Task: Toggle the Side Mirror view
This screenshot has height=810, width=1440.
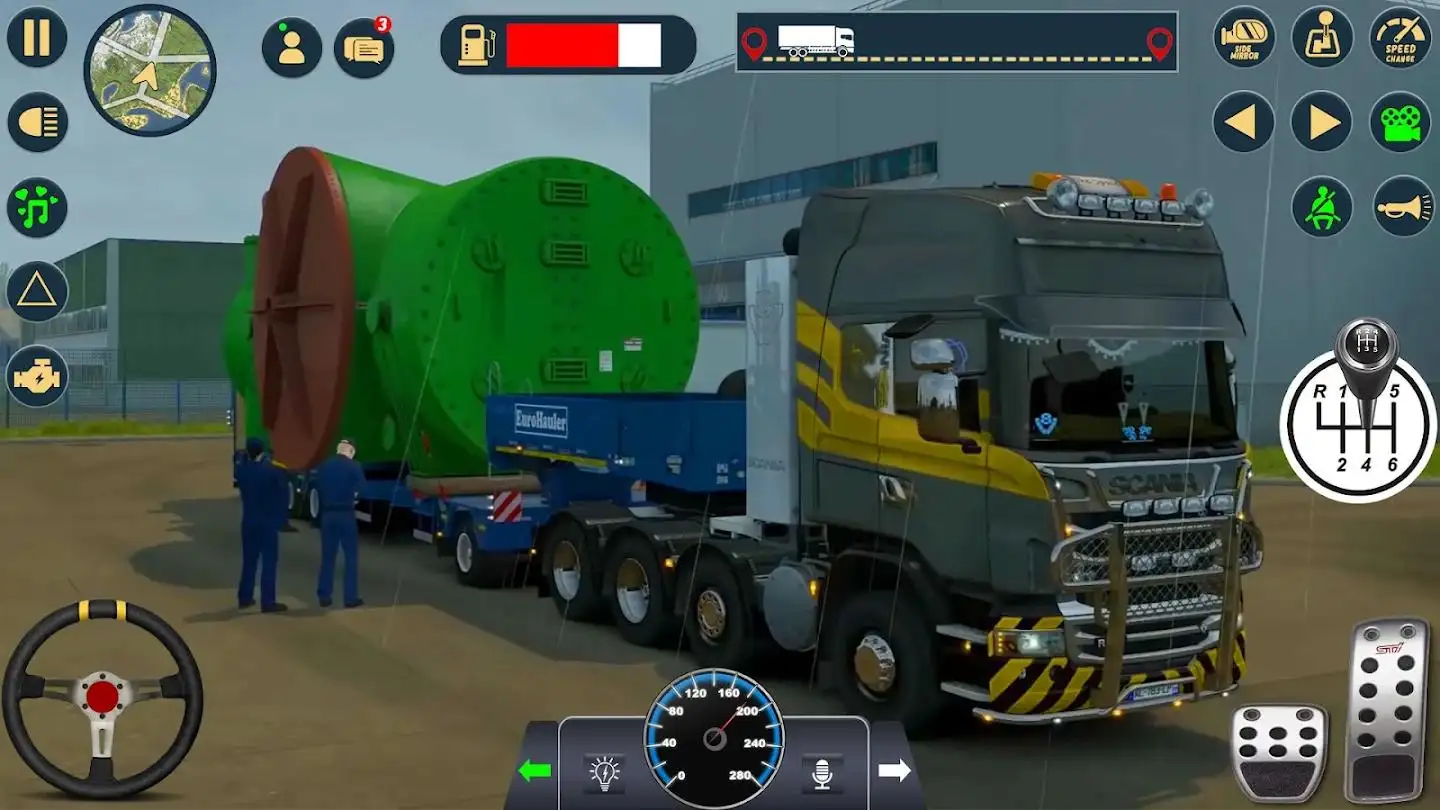Action: [x=1244, y=37]
